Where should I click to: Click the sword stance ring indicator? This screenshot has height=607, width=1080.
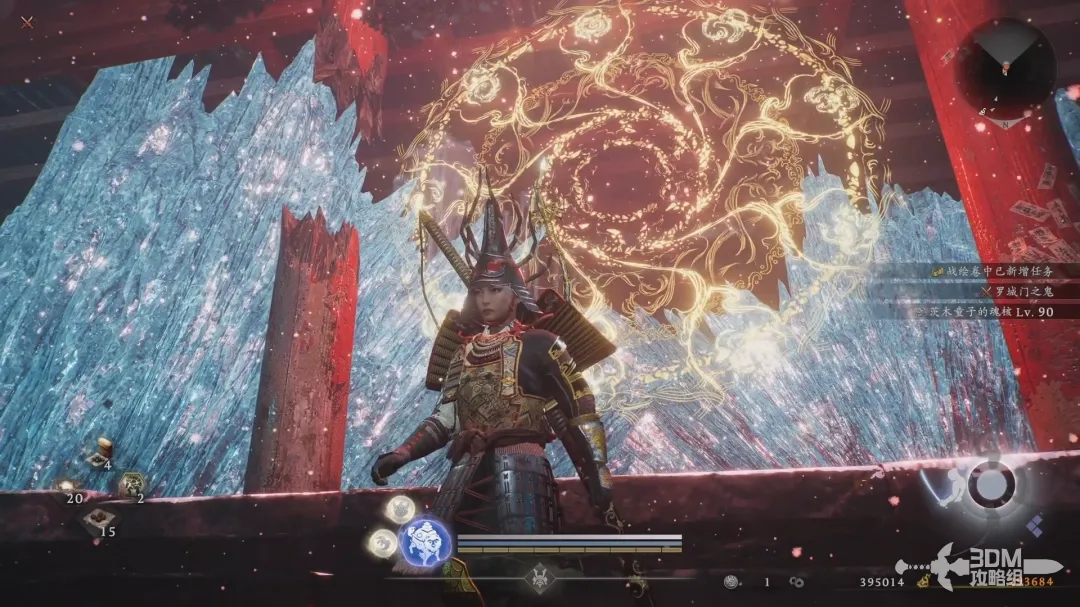[990, 486]
